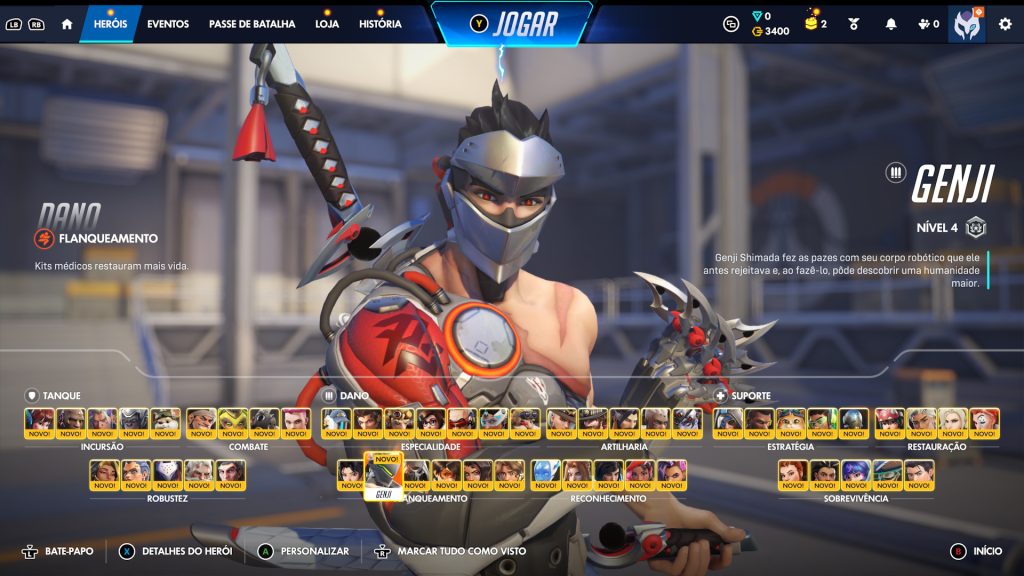Choose the Wrecking Ball hamster portrait
The height and width of the screenshot is (576, 1024).
(x=166, y=424)
